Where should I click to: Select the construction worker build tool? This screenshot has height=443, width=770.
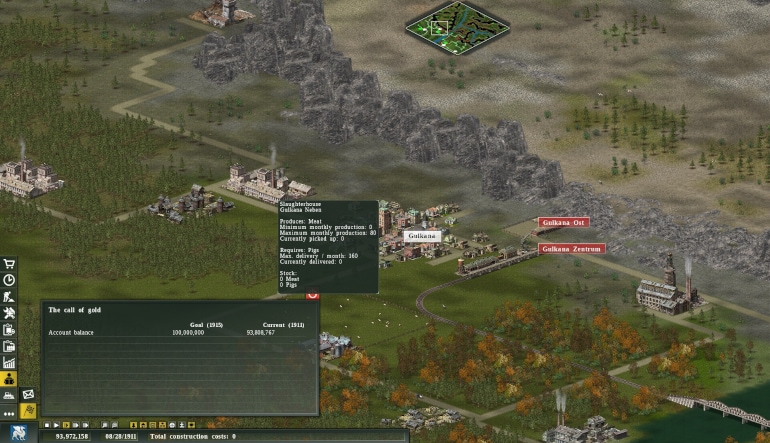point(9,297)
